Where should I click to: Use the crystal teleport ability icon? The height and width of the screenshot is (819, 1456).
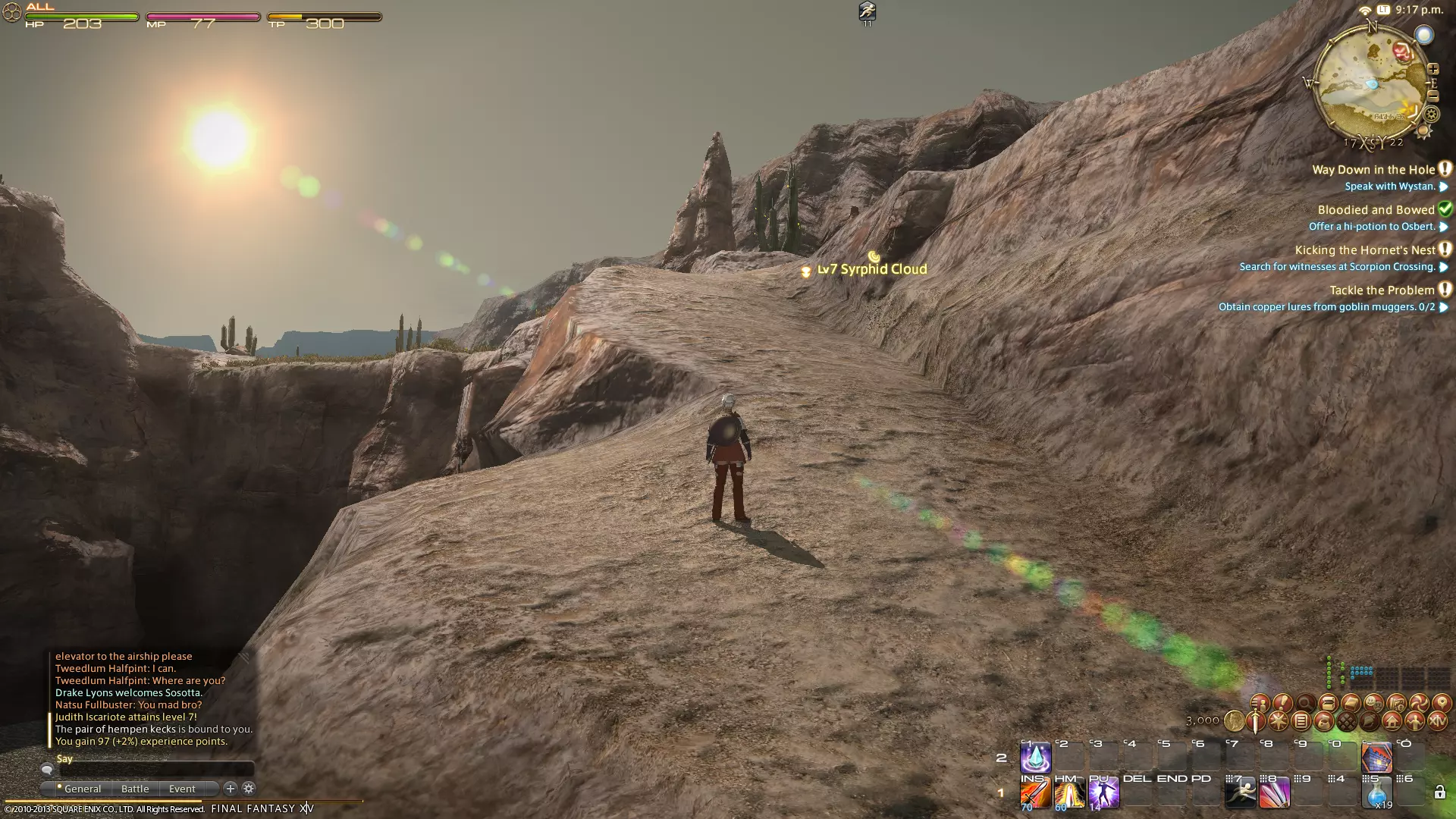coord(1035,758)
